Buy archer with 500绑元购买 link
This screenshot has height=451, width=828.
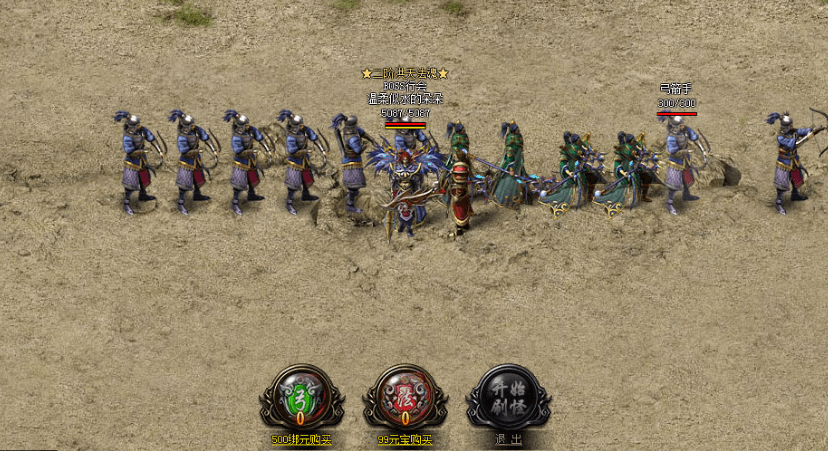click(301, 440)
